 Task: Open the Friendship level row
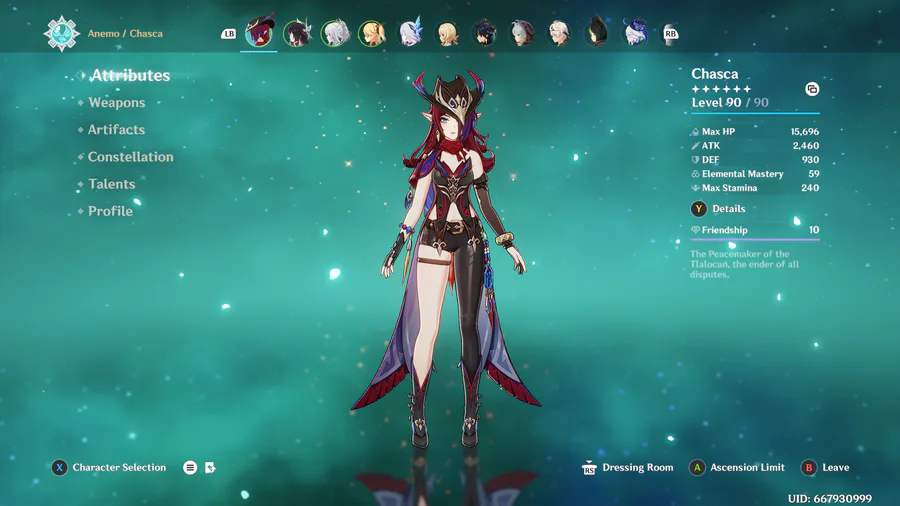[755, 230]
